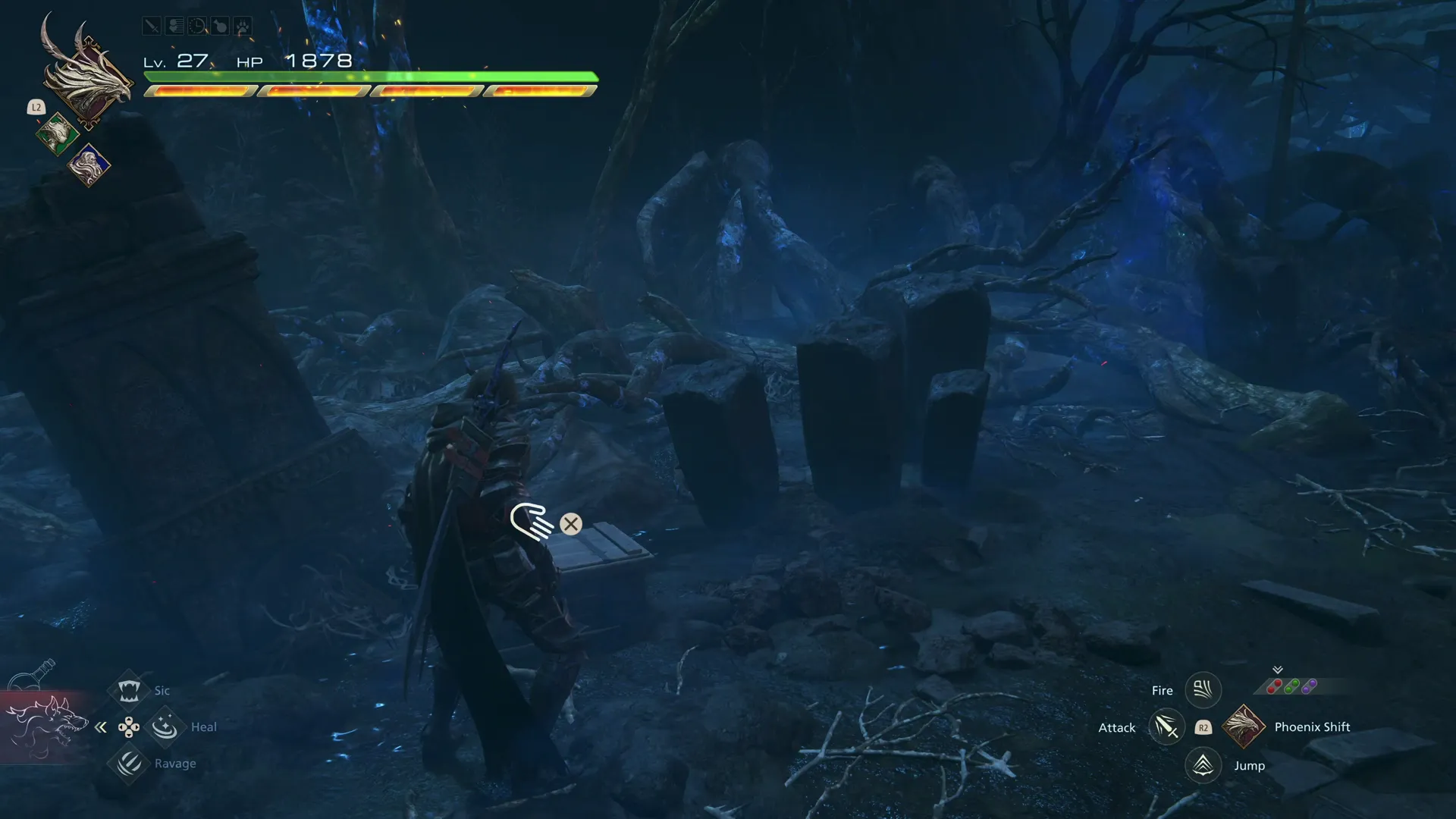The width and height of the screenshot is (1456, 819).
Task: Click Torgal's Sic fangs icon
Action: pyautogui.click(x=129, y=689)
